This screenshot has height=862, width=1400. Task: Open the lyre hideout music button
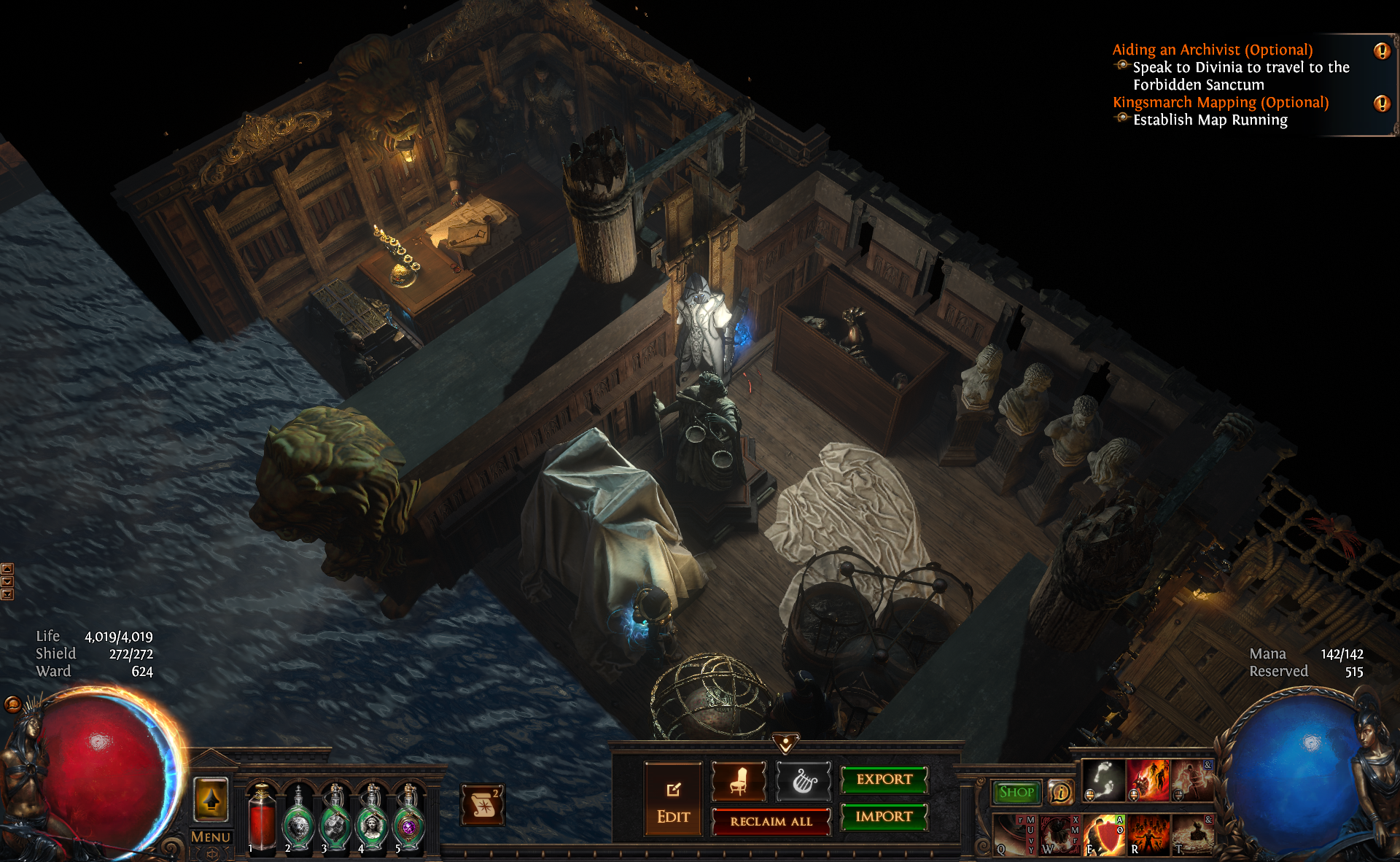(804, 781)
